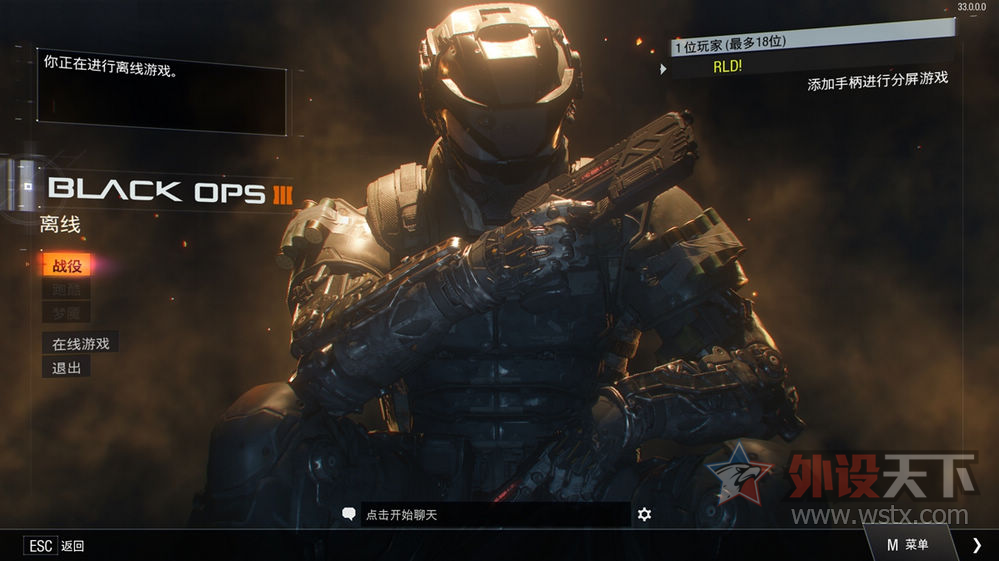This screenshot has width=999, height=561.
Task: Select player RLD! in the lobby list
Action: click(727, 68)
